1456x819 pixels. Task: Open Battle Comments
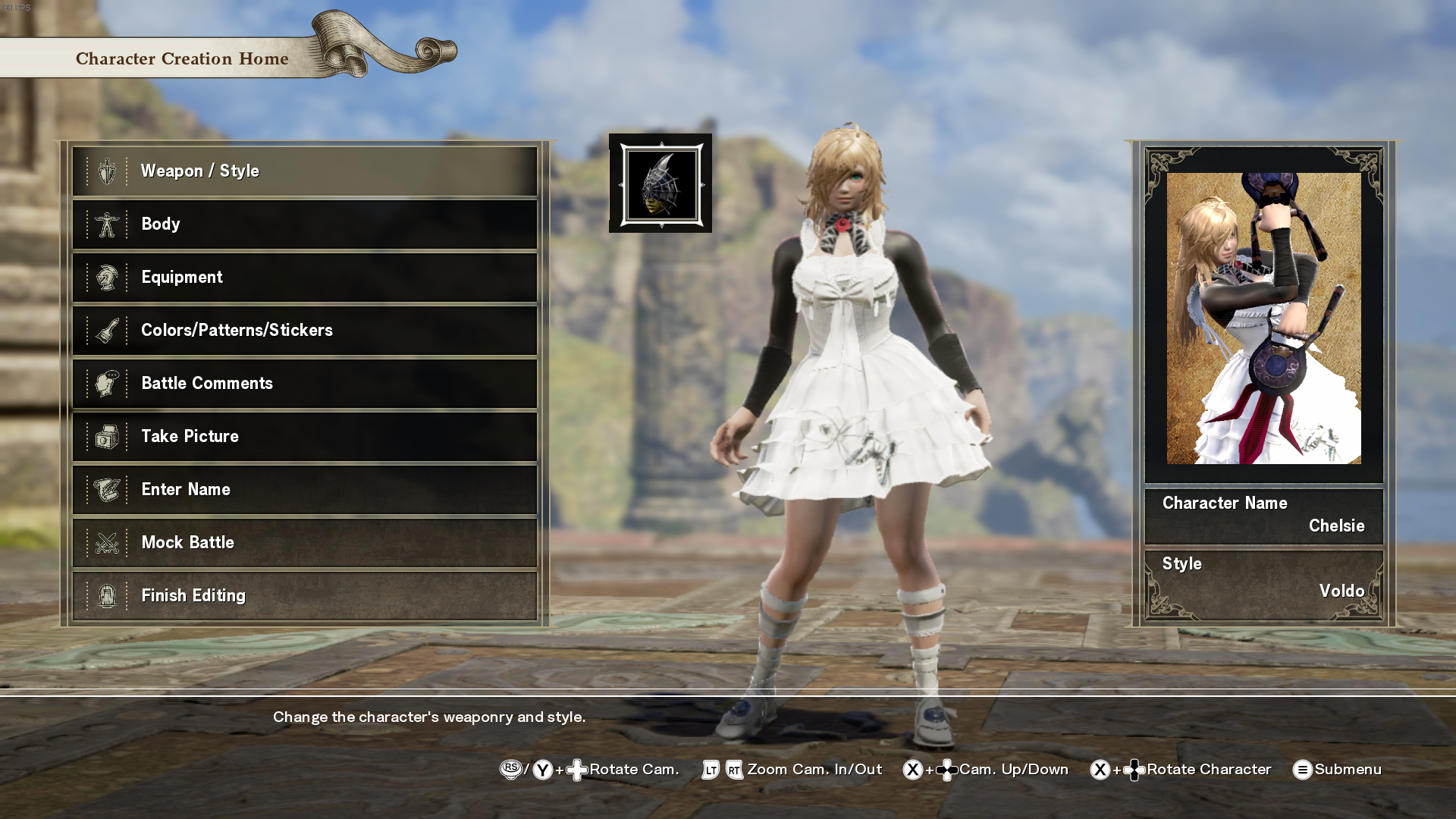pyautogui.click(x=304, y=384)
